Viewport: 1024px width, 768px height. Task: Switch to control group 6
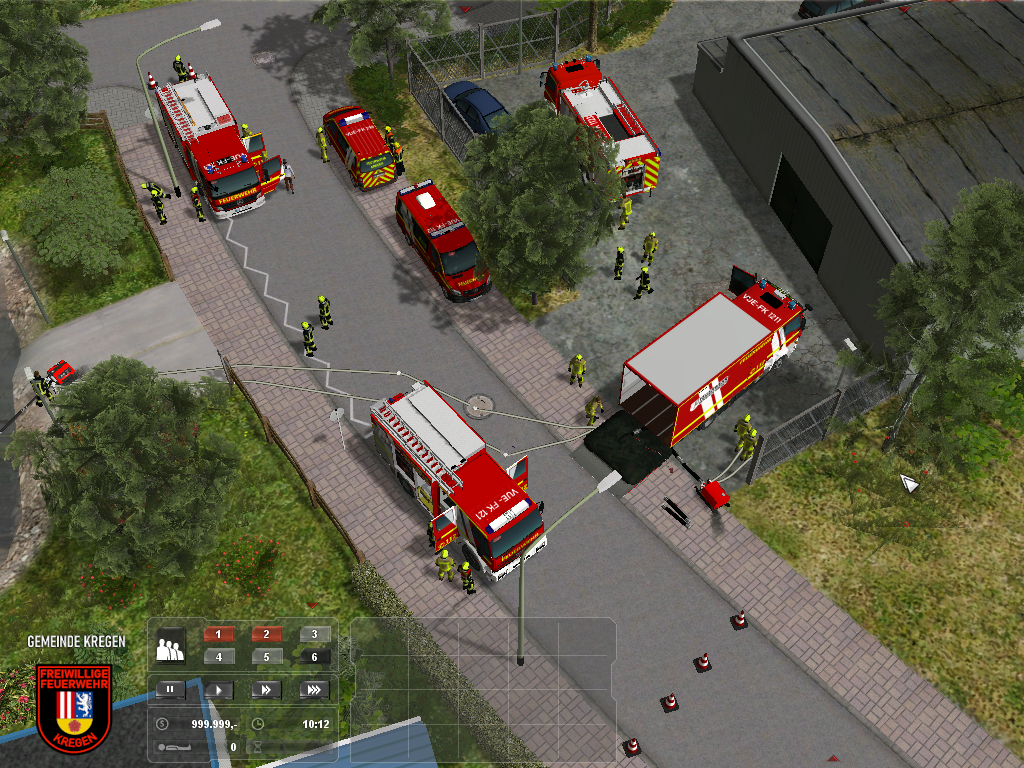pos(314,657)
